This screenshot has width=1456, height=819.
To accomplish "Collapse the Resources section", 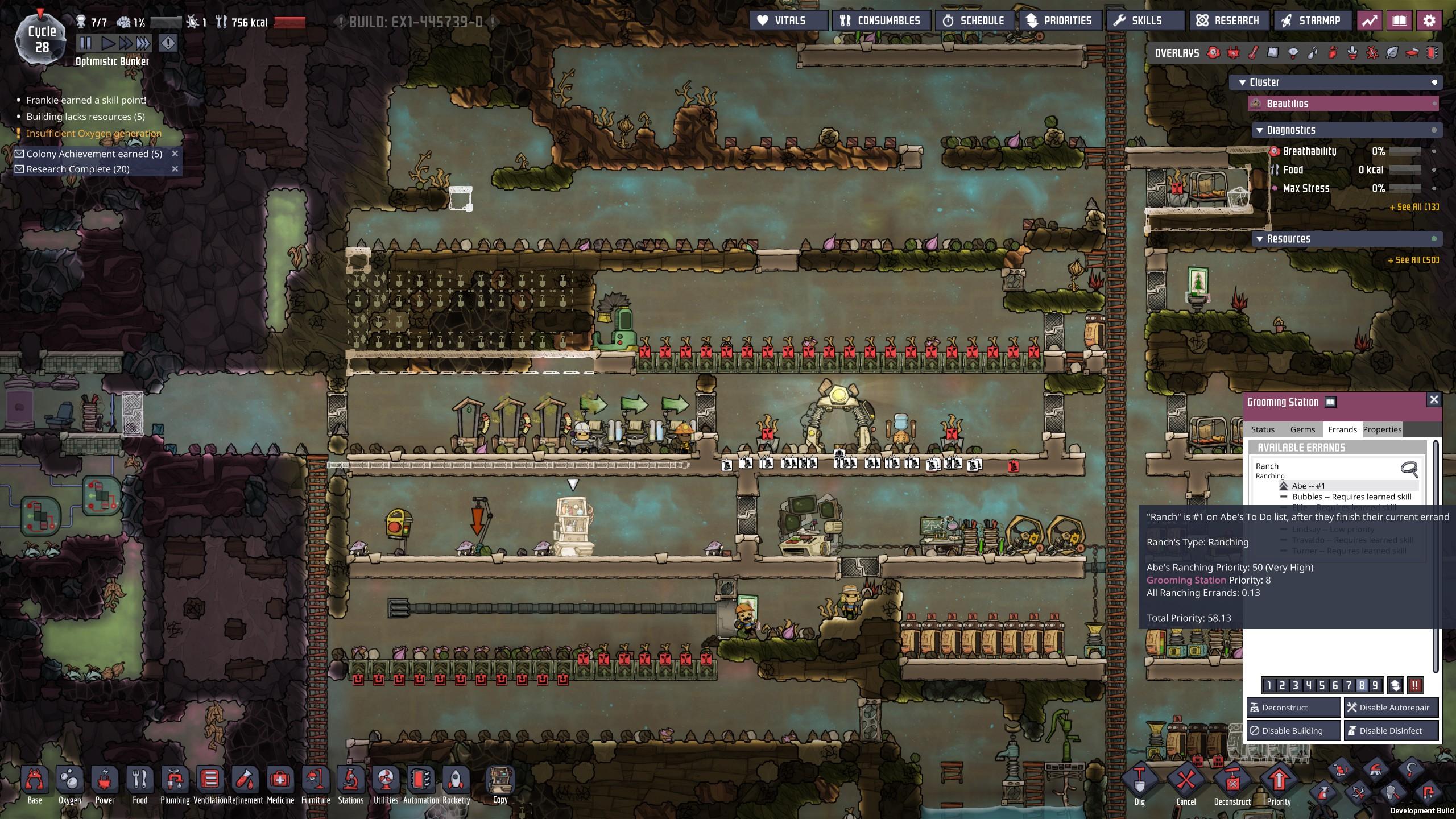I will pos(1259,239).
